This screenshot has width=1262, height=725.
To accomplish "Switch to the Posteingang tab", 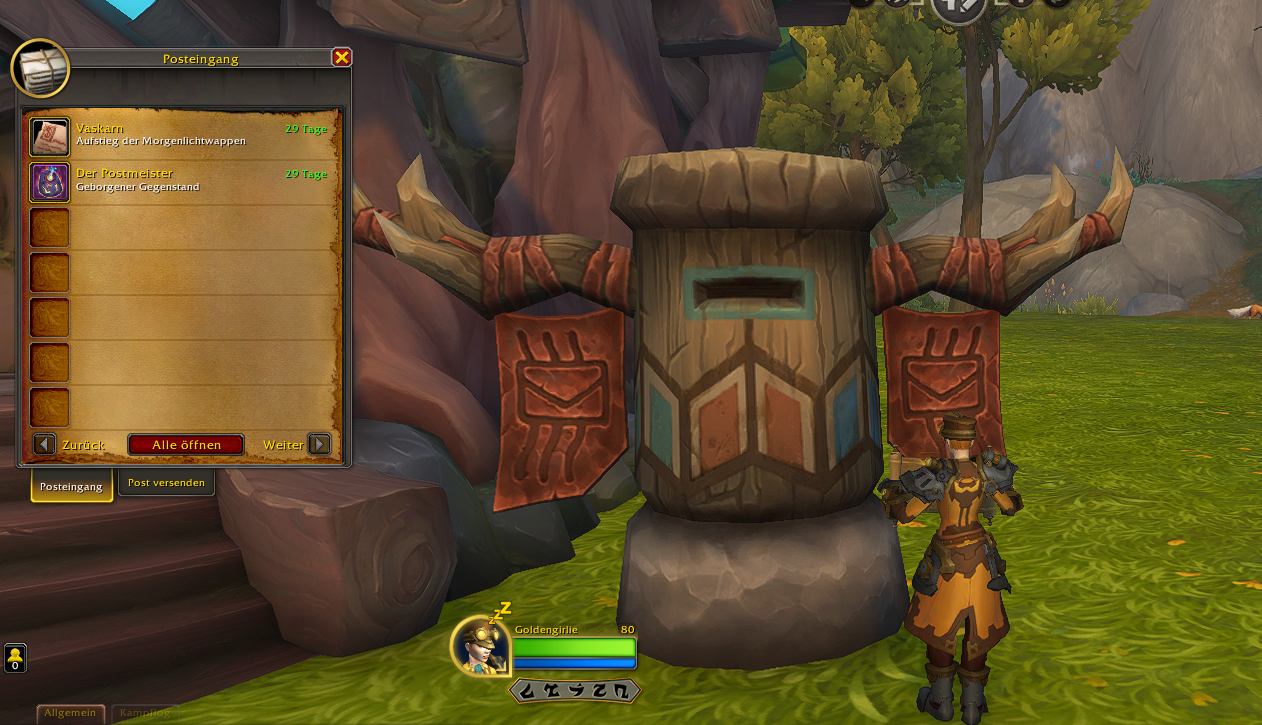I will 71,486.
